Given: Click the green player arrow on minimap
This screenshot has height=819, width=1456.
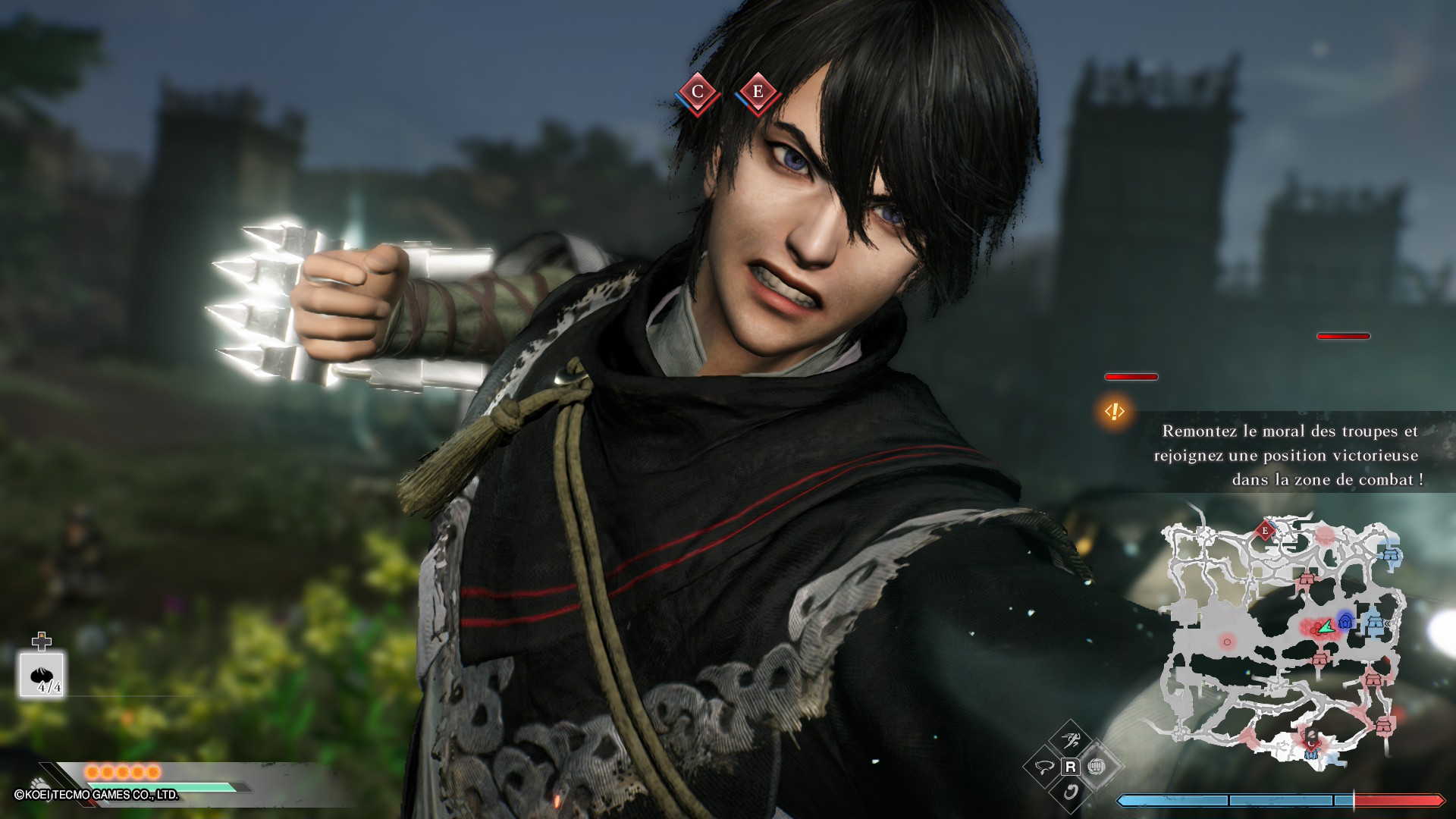Looking at the screenshot, I should tap(1325, 627).
